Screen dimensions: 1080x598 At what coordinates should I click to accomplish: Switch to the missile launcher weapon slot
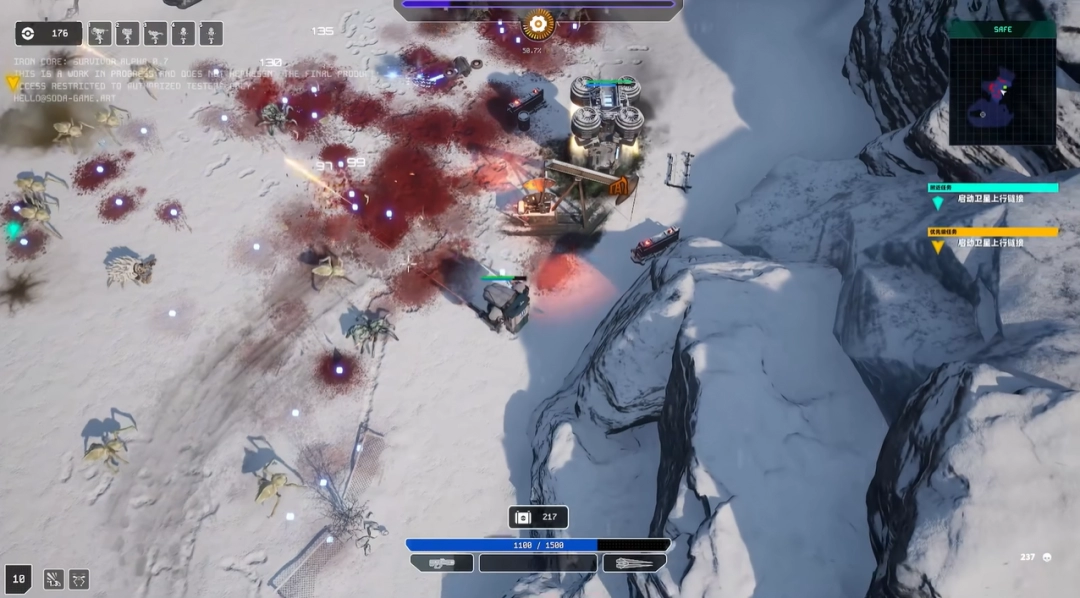(x=634, y=563)
